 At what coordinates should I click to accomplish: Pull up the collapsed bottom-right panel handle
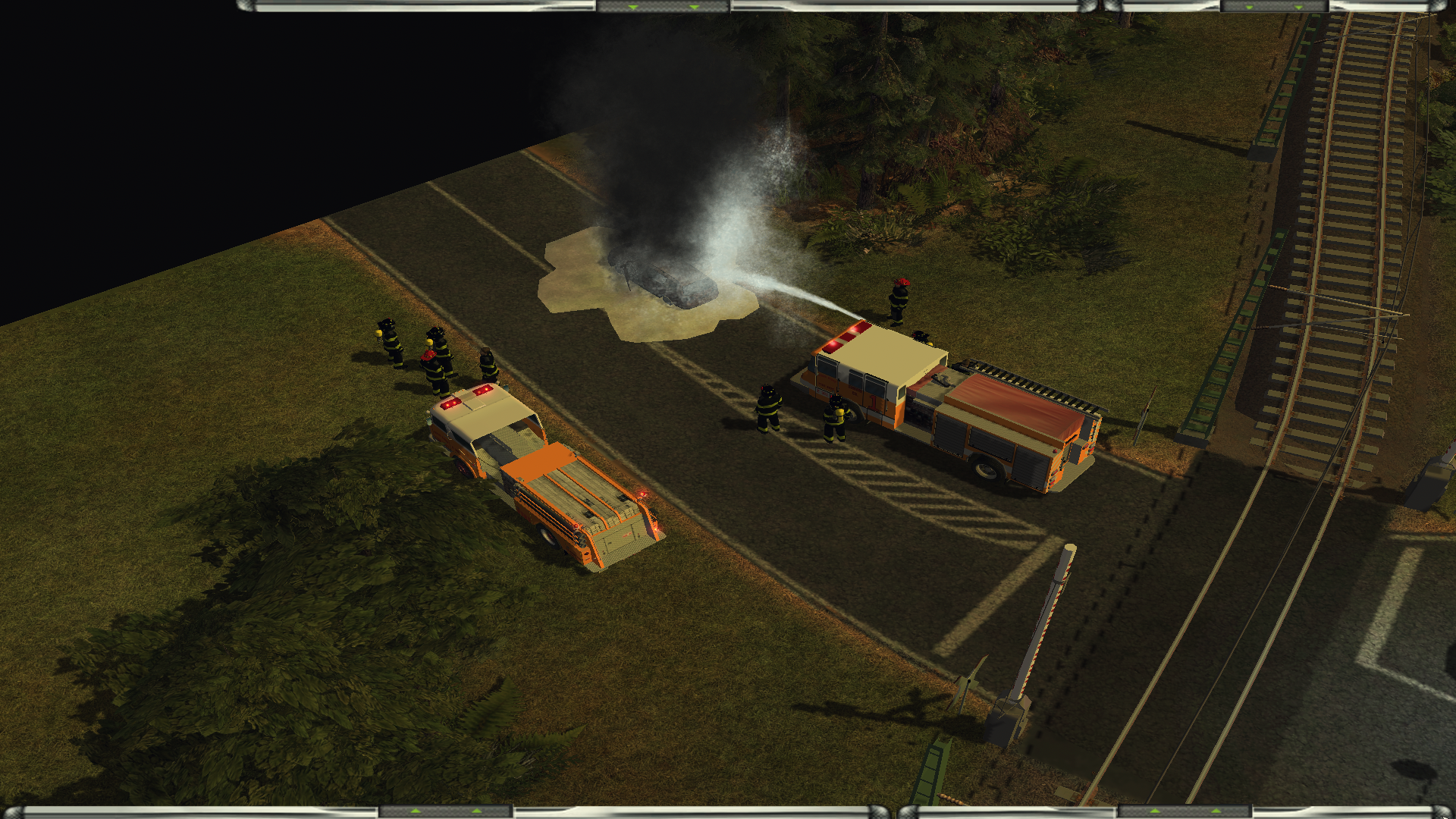tap(1185, 812)
